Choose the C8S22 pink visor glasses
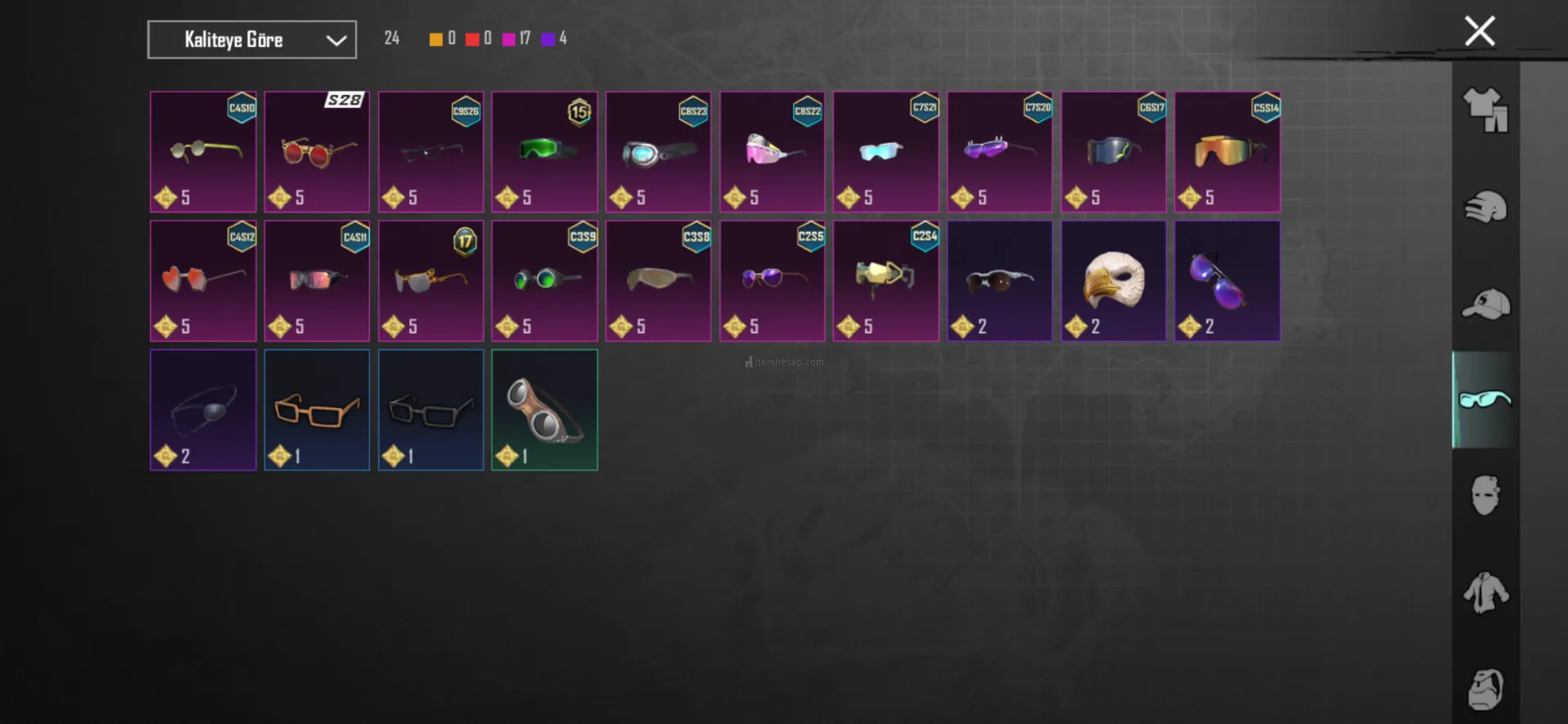Image resolution: width=1568 pixels, height=724 pixels. (772, 152)
